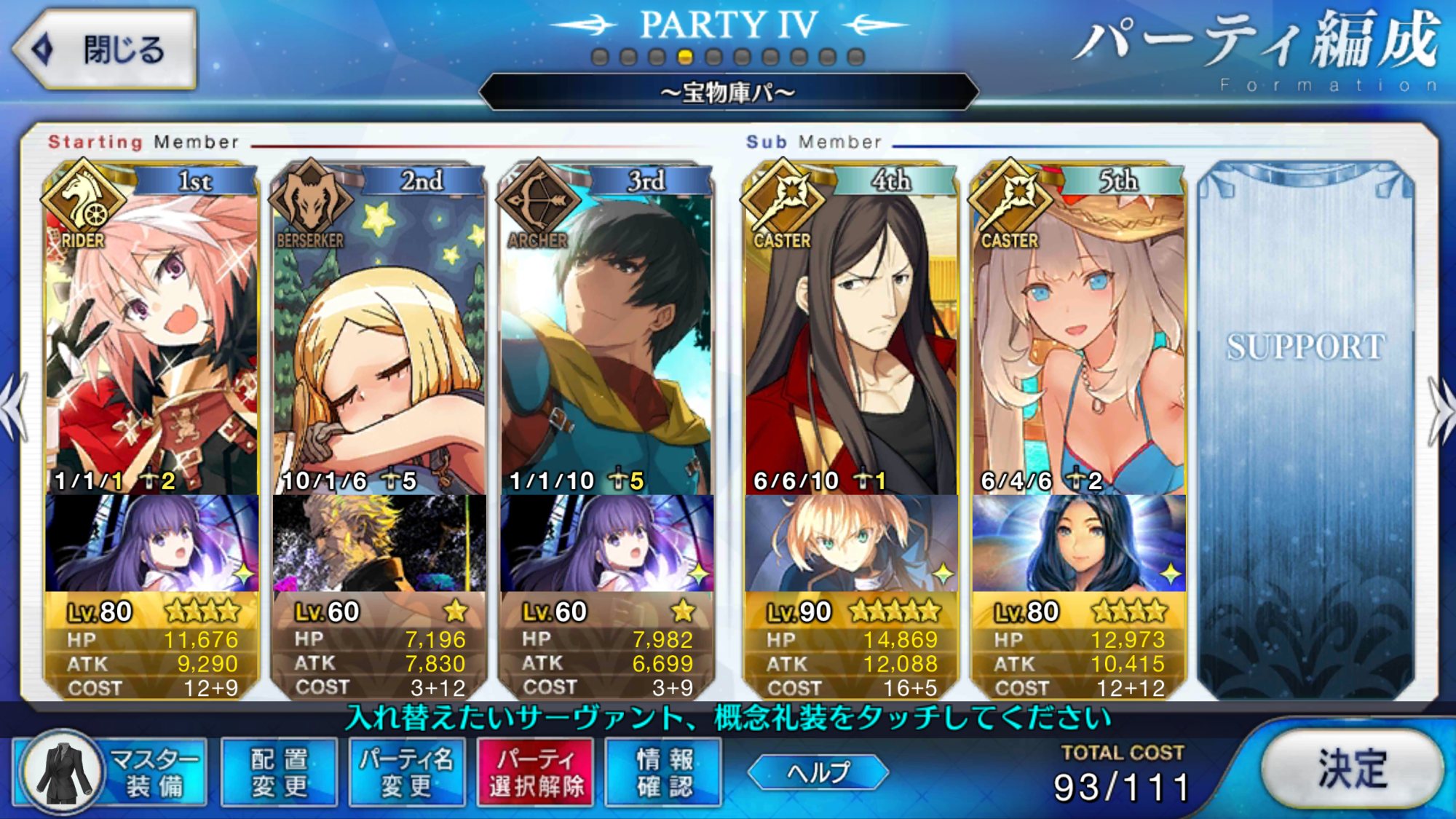Close the party formation screen
This screenshot has width=1456, height=819.
click(106, 50)
